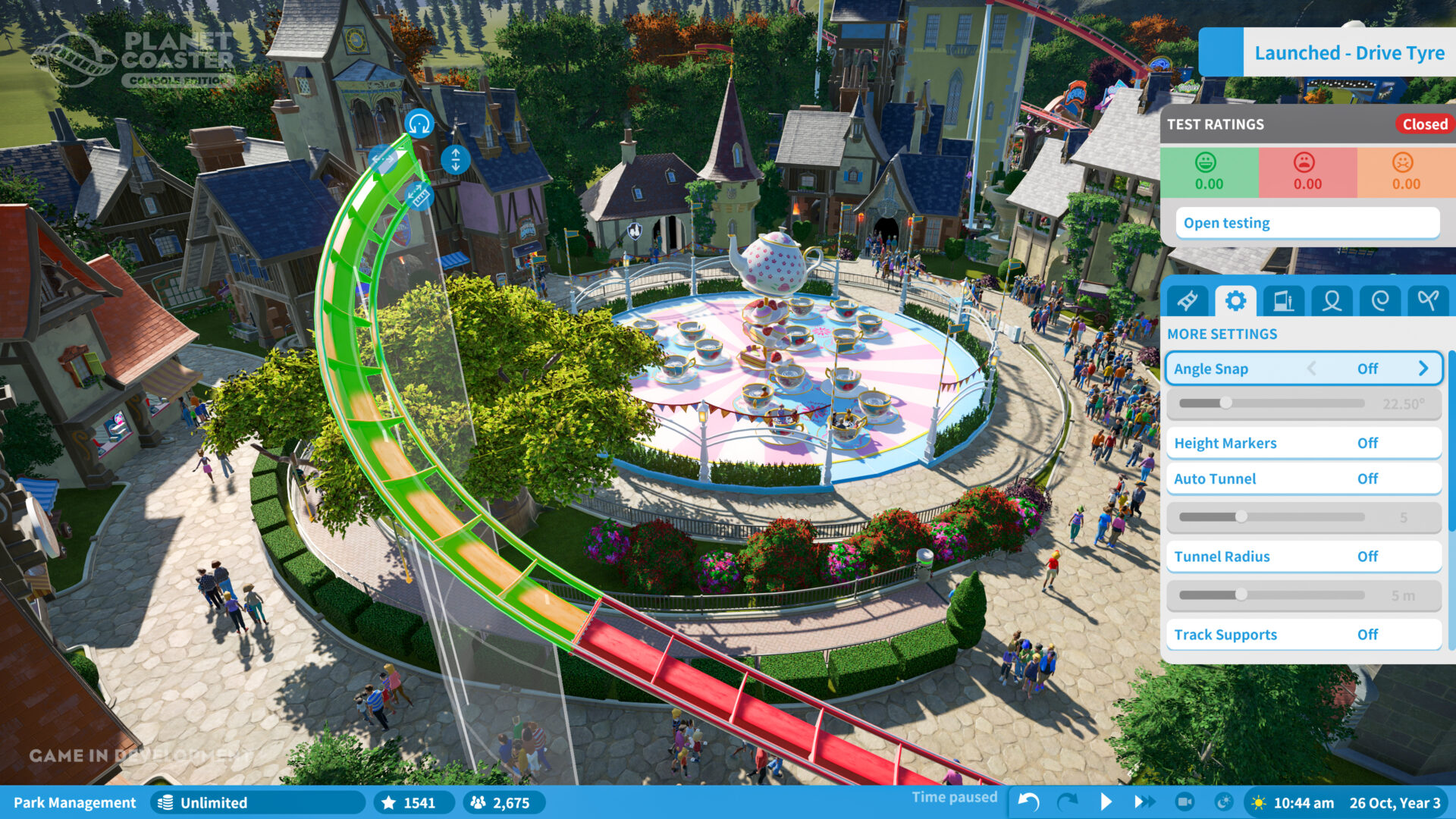Viewport: 1456px width, 819px height.
Task: Click the Closed status label
Action: point(1424,124)
